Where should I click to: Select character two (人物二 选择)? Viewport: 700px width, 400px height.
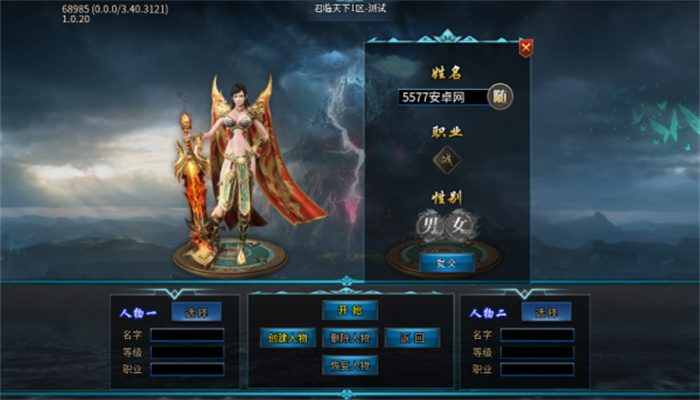[546, 312]
